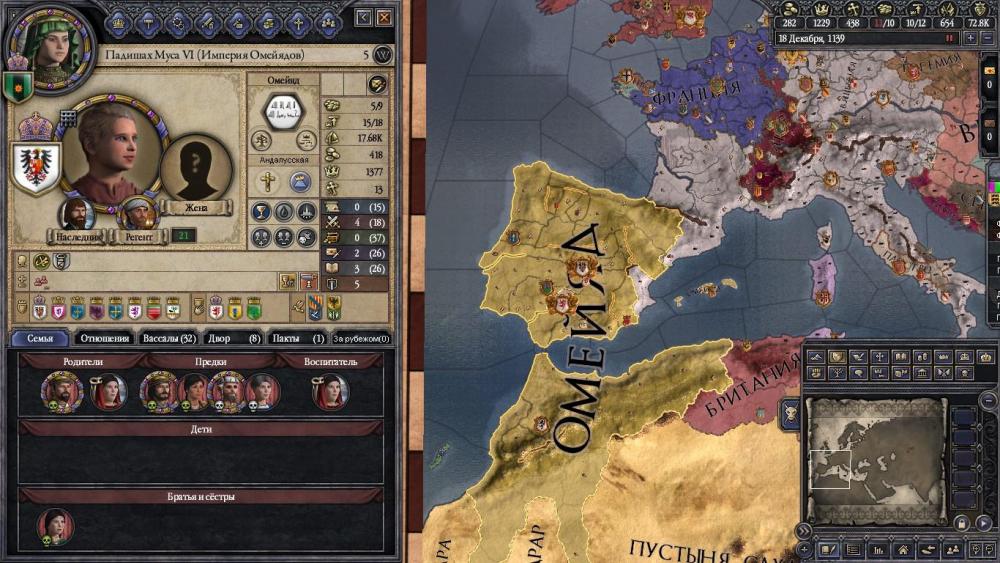This screenshot has width=1000, height=563.
Task: Select the sibling portrait under Братья и сёстры
Action: [54, 525]
